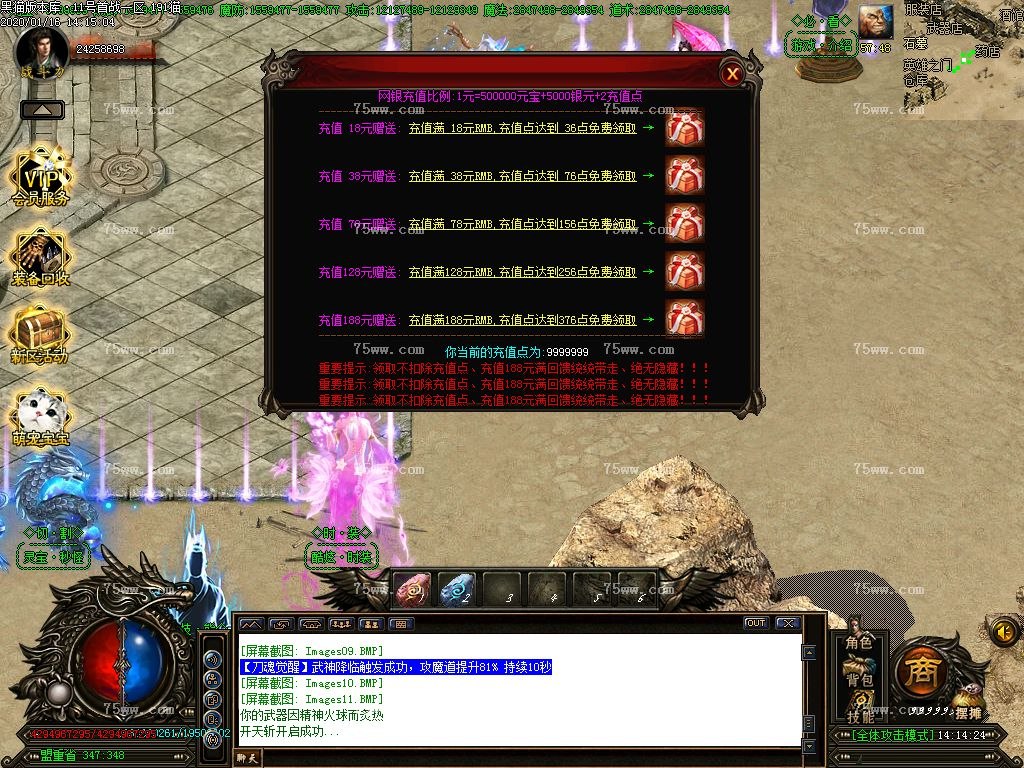Select the chat (聊天) tab
The height and width of the screenshot is (768, 1024).
(x=247, y=758)
